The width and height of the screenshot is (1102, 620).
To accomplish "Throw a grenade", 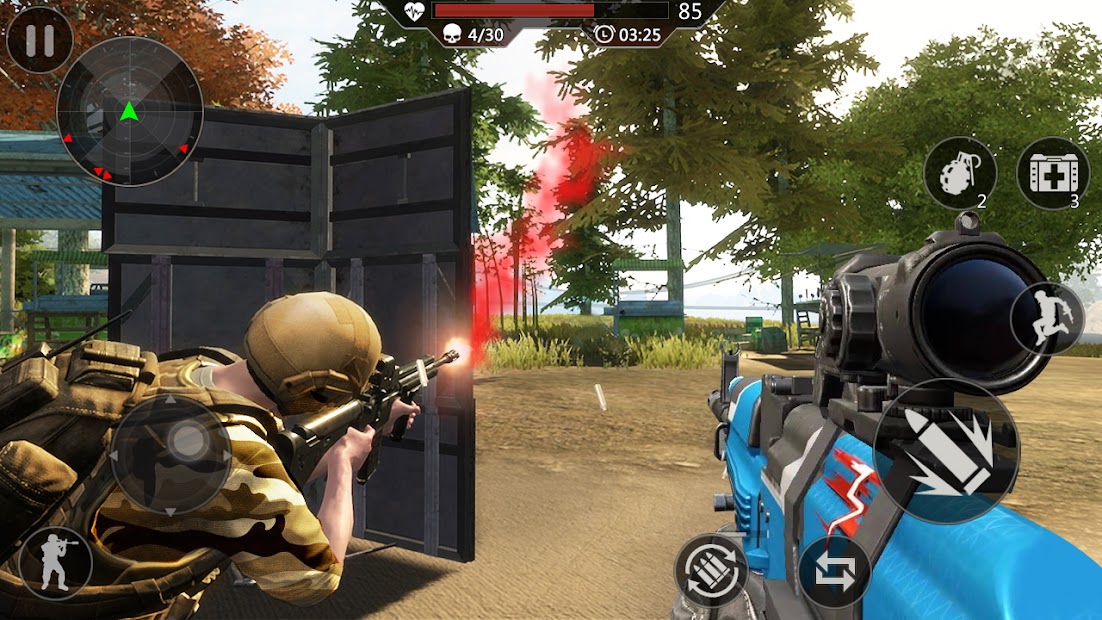I will point(959,173).
